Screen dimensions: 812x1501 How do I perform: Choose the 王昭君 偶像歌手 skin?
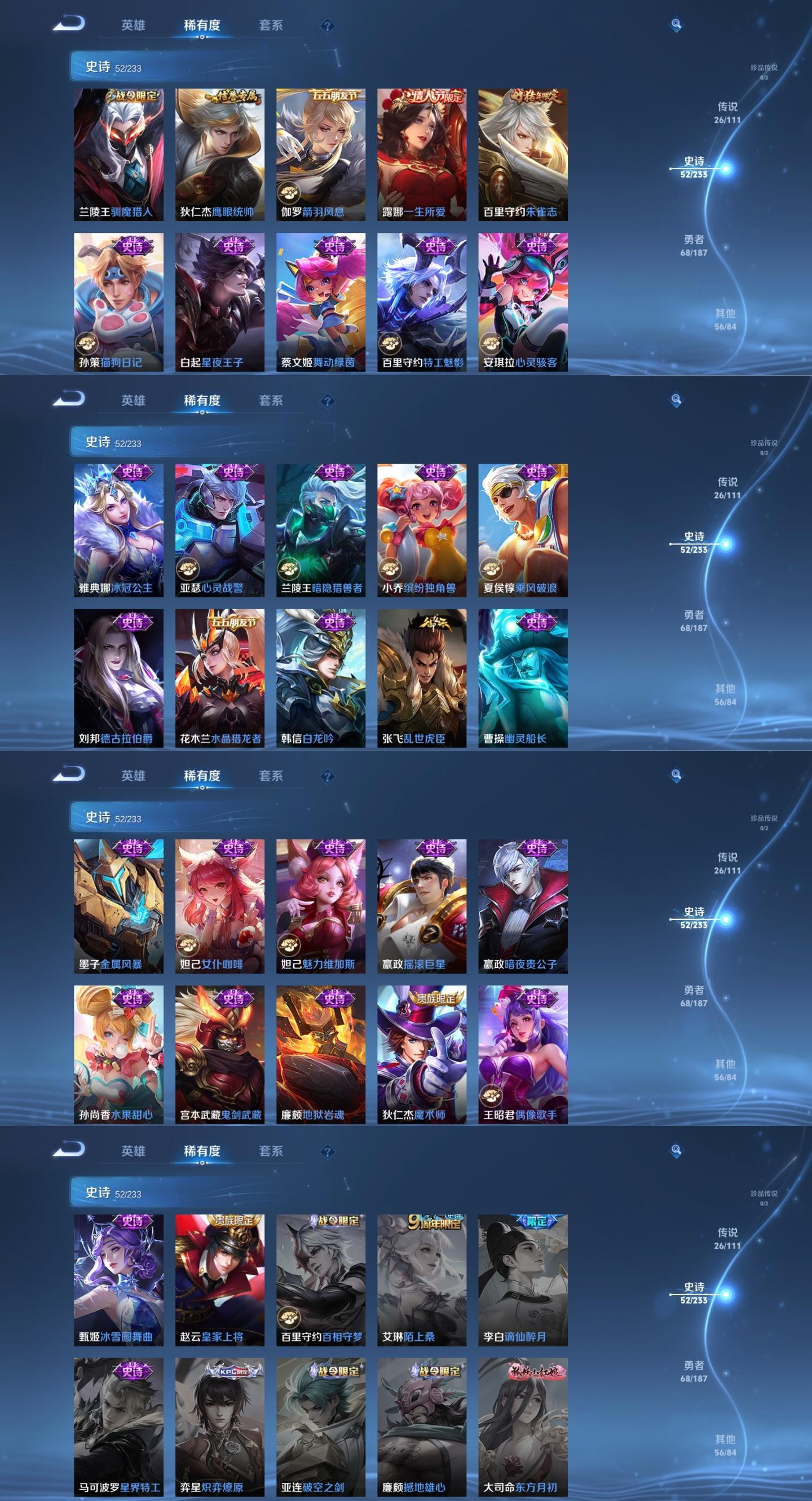coord(523,1054)
